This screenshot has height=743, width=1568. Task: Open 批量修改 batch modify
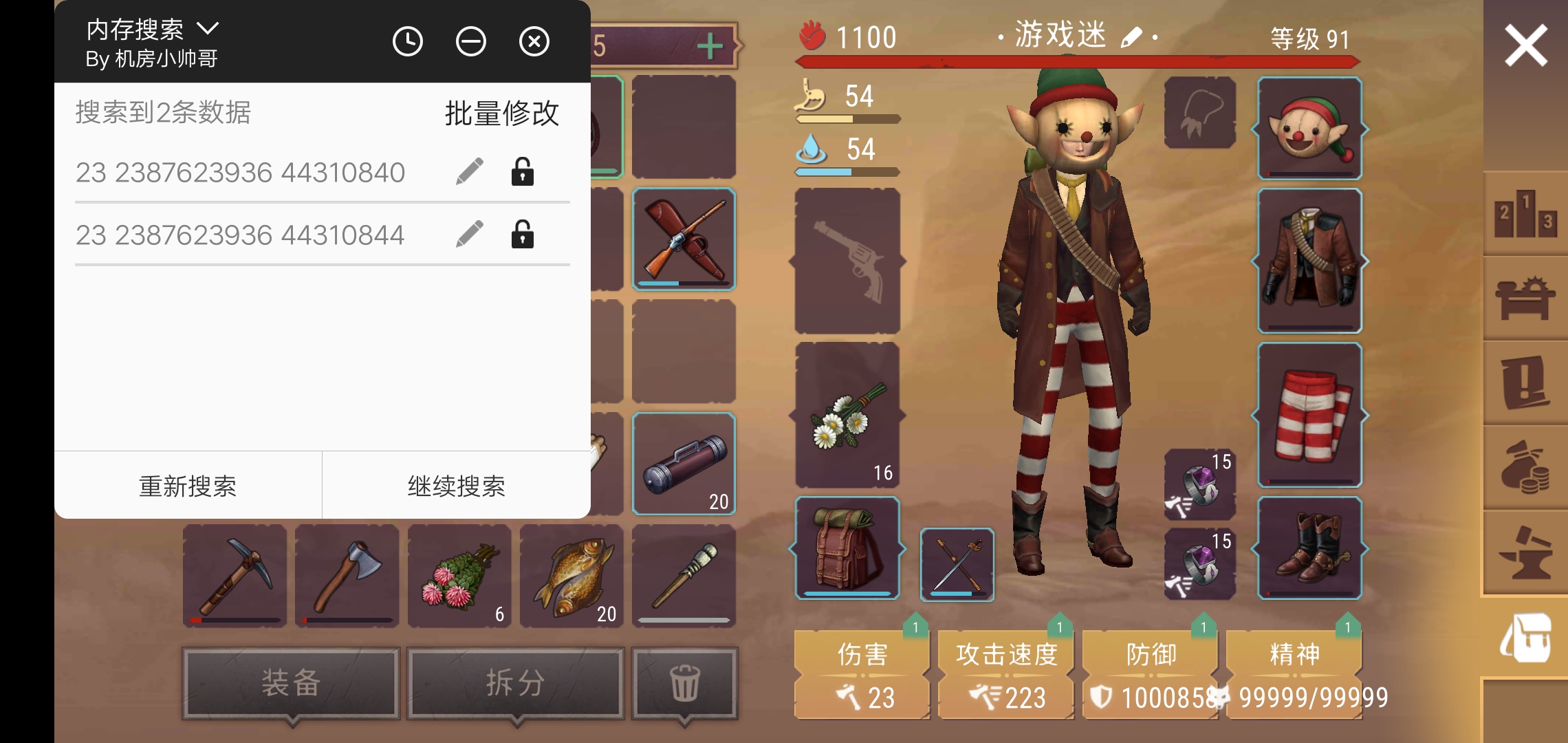click(501, 114)
